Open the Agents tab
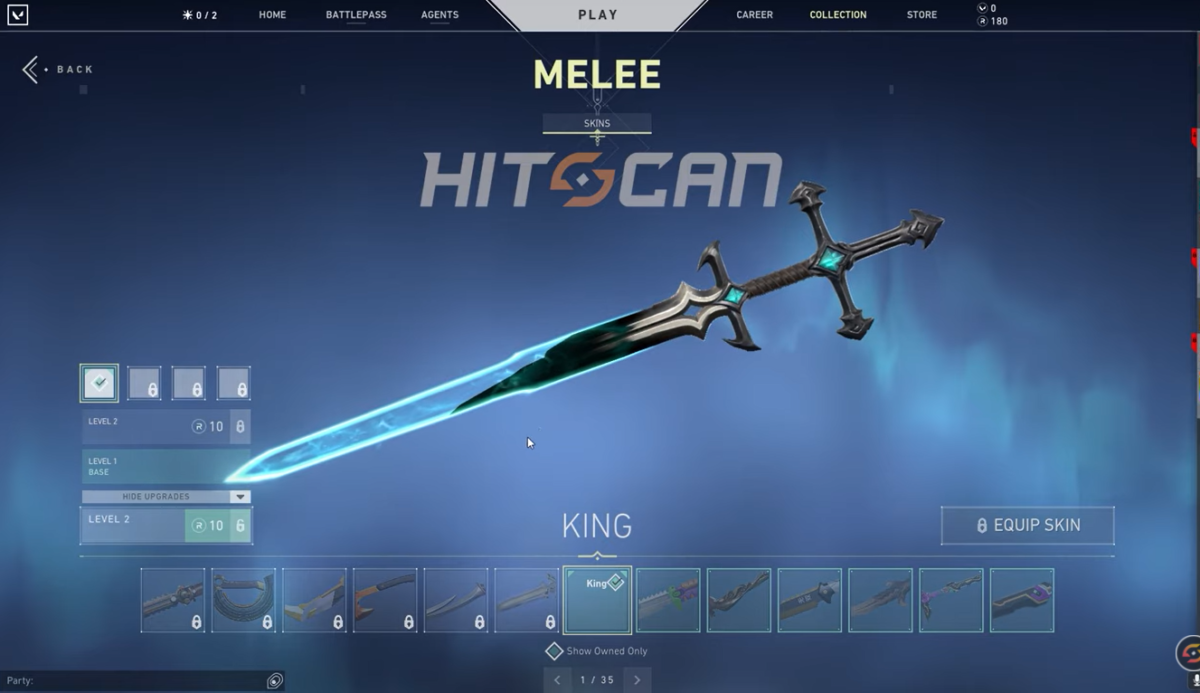This screenshot has width=1200, height=693. [x=440, y=15]
